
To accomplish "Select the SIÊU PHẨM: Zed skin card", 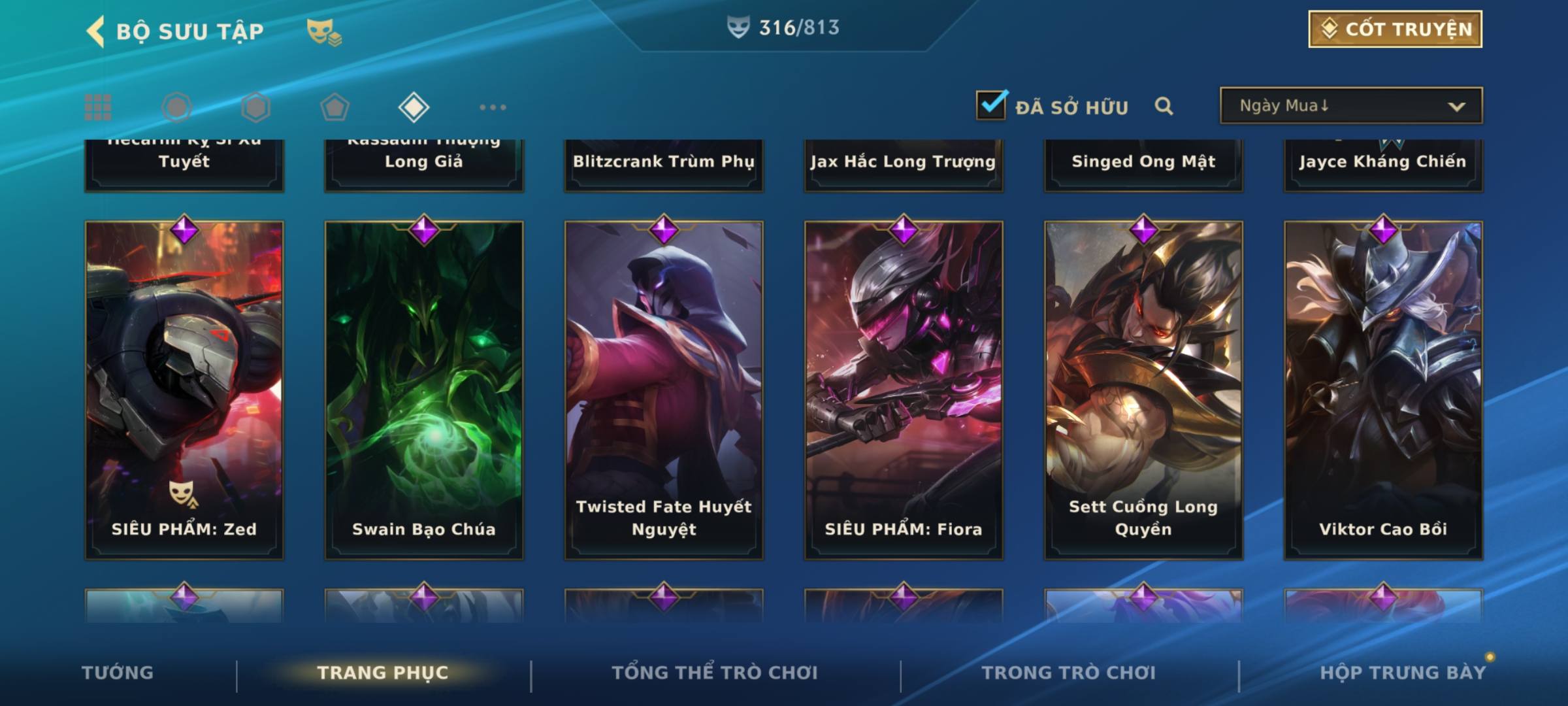I will [184, 390].
